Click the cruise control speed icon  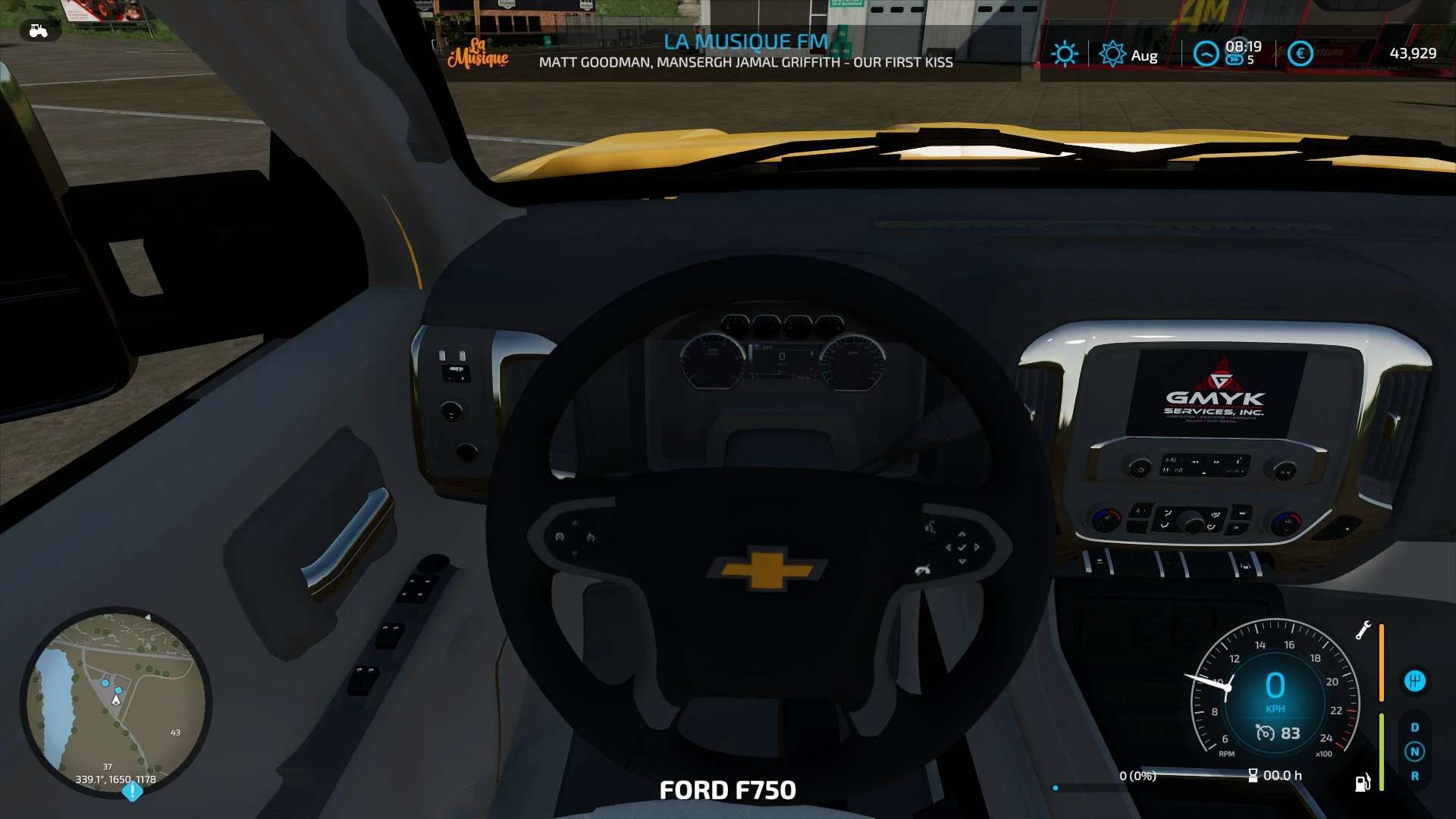tap(1265, 733)
